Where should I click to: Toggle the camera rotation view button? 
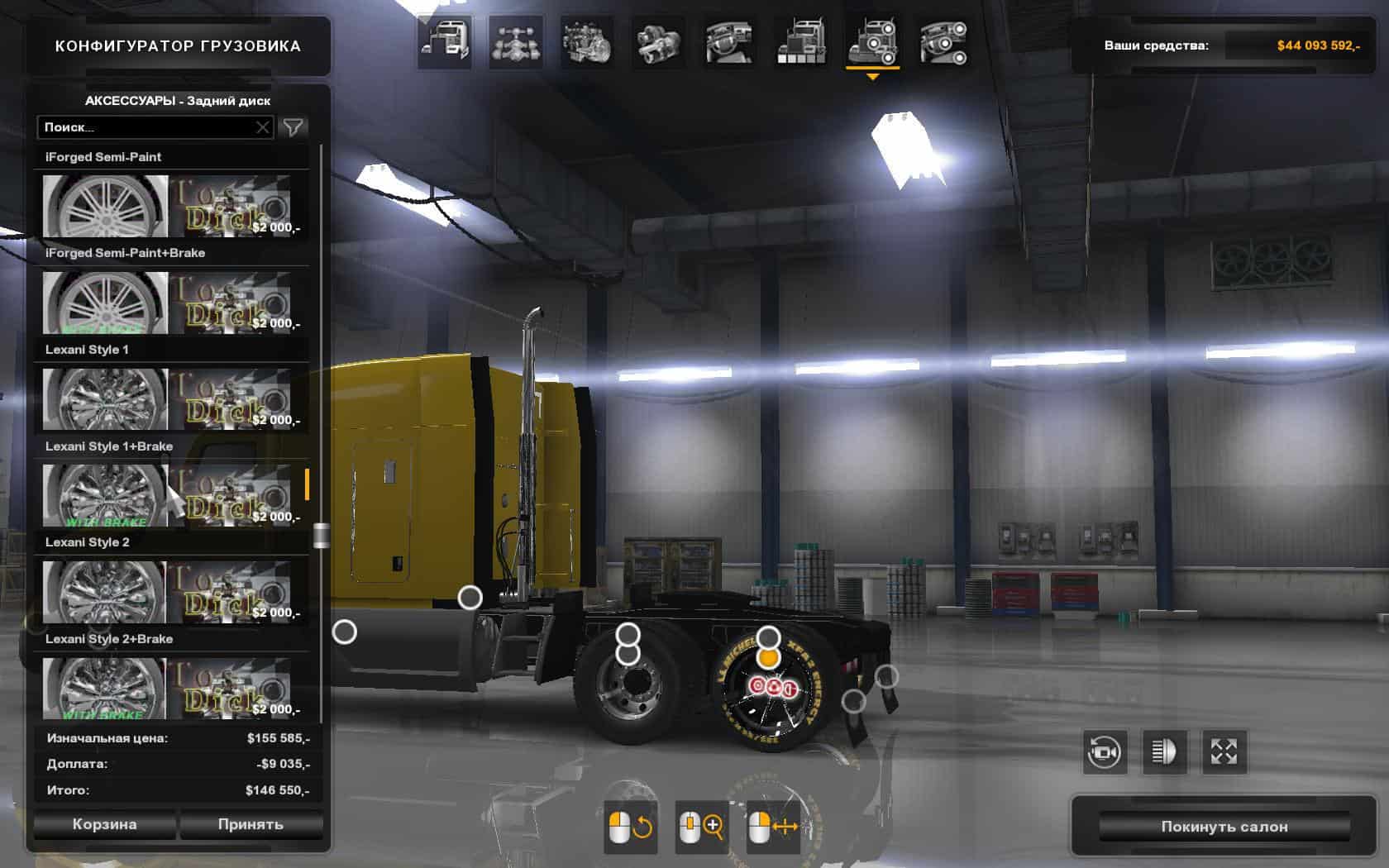[x=1105, y=751]
